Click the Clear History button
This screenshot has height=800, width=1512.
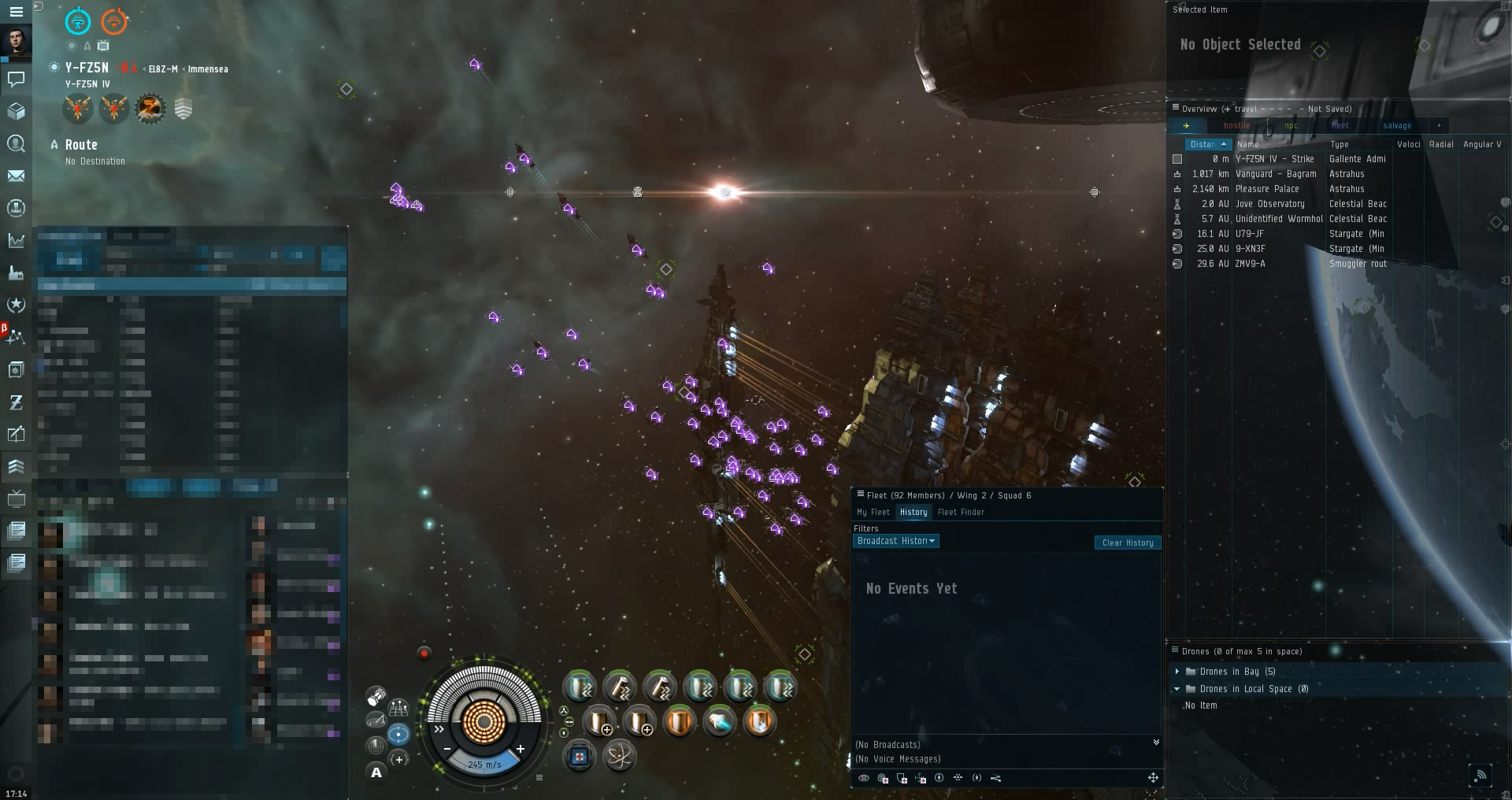pyautogui.click(x=1127, y=543)
